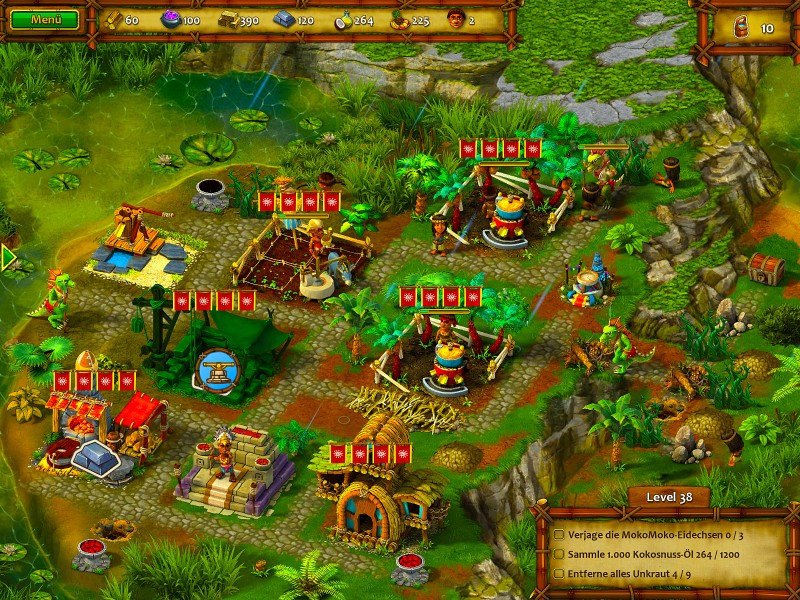Collect the stone block icon bubble
Viewport: 800px width, 600px height.
click(100, 460)
